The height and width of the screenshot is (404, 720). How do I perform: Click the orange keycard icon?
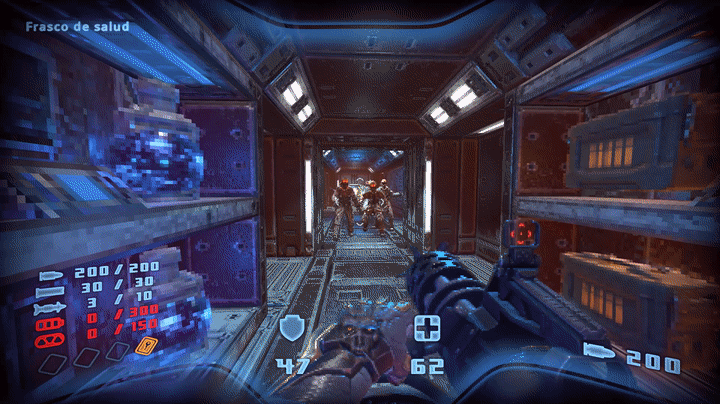[146, 347]
